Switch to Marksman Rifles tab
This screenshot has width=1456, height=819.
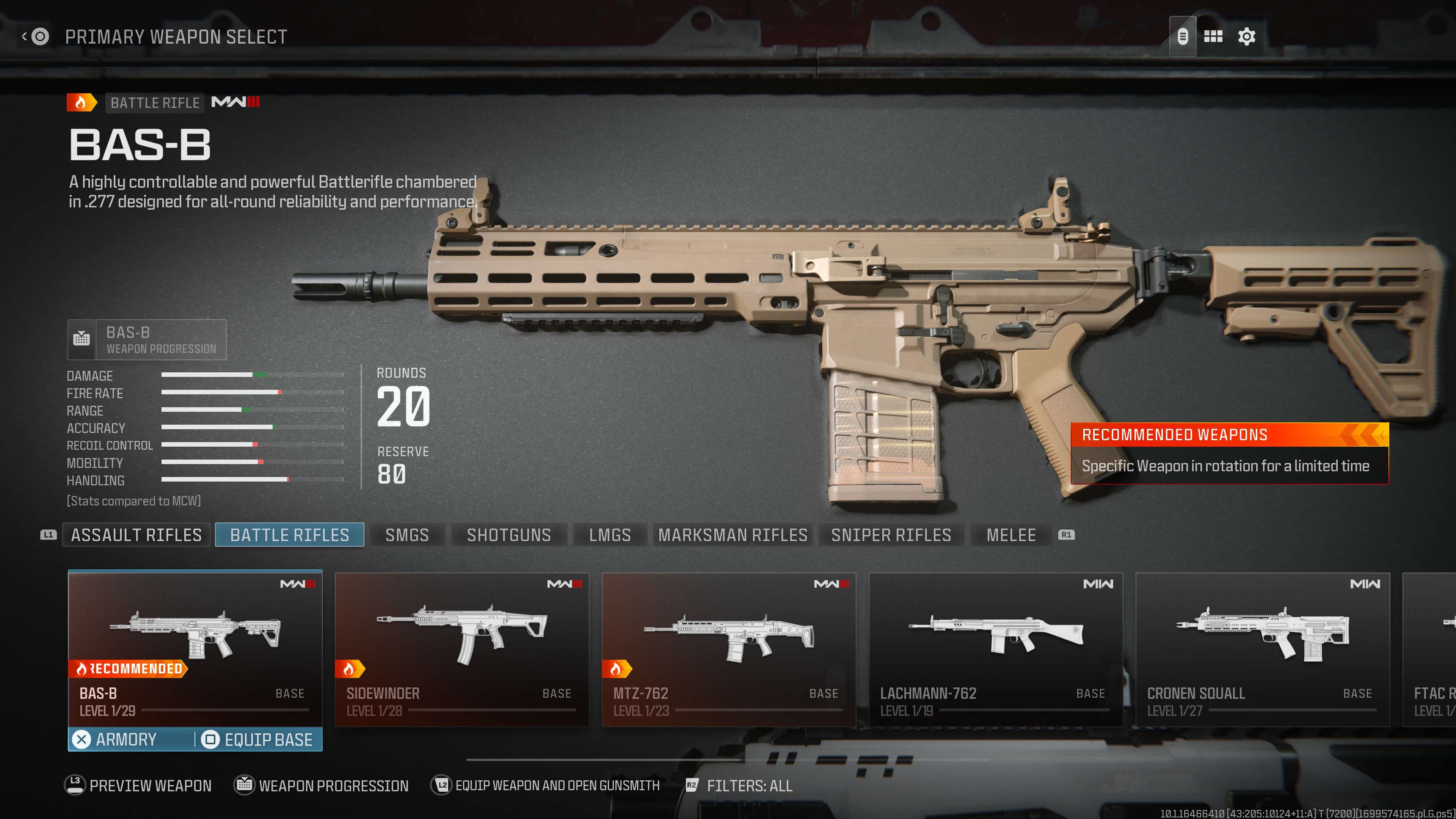733,535
